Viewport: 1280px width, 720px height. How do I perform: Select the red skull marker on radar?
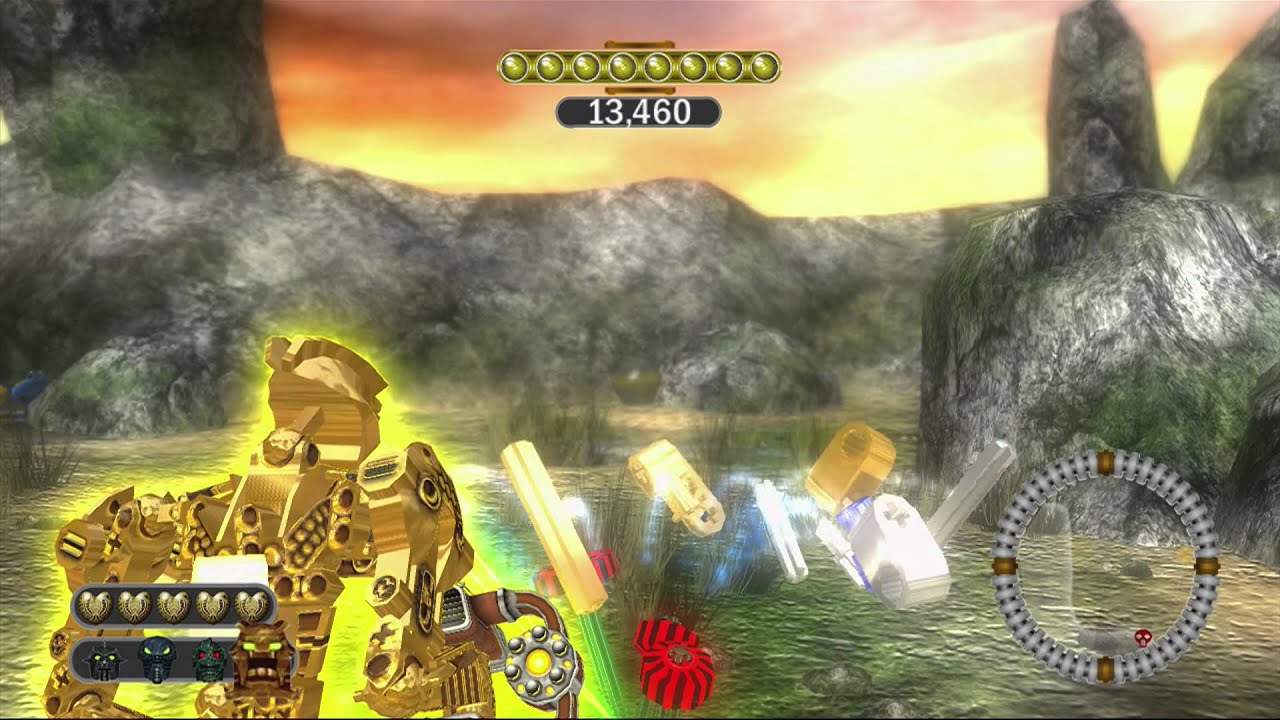(1141, 636)
